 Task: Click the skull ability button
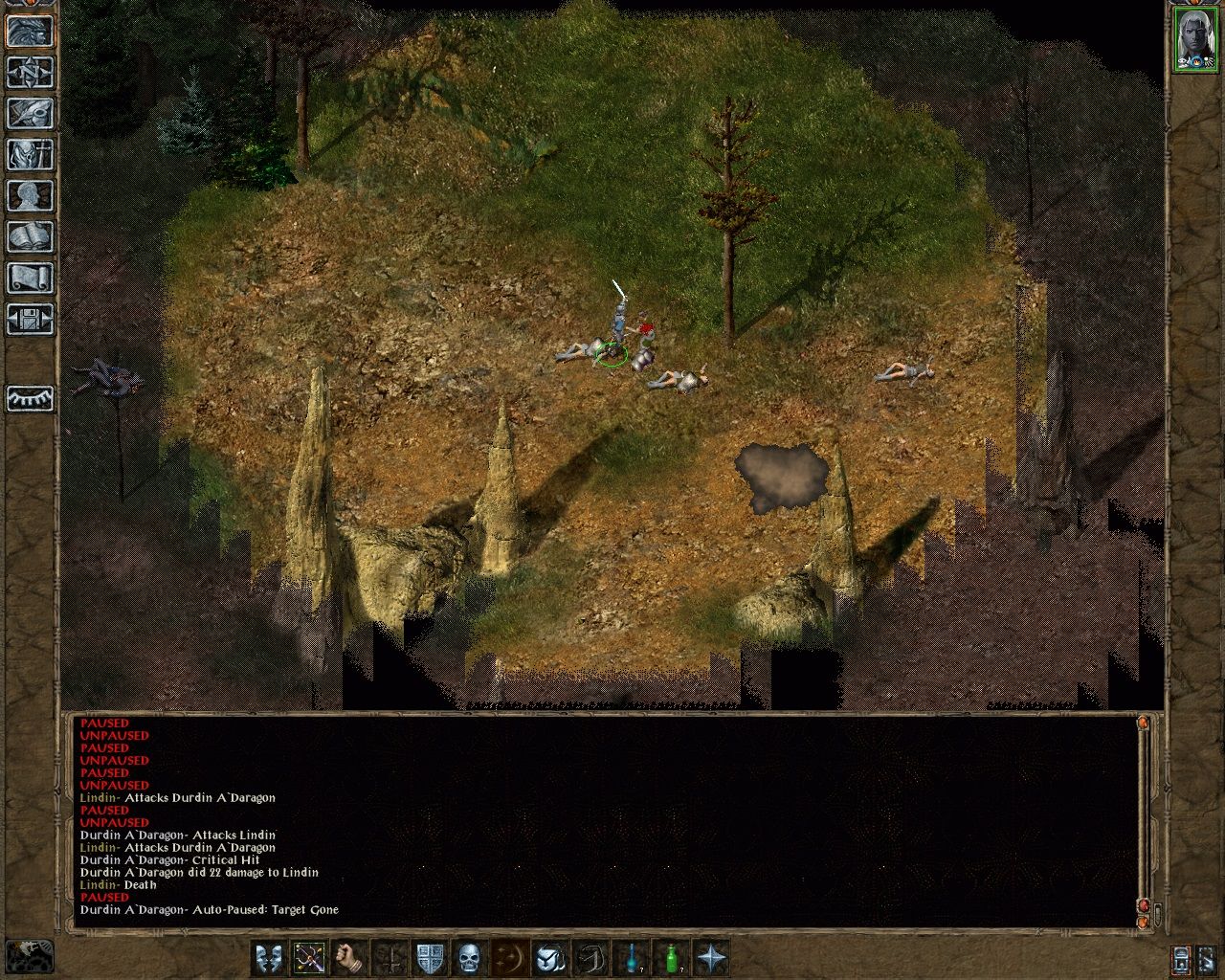pos(469,958)
